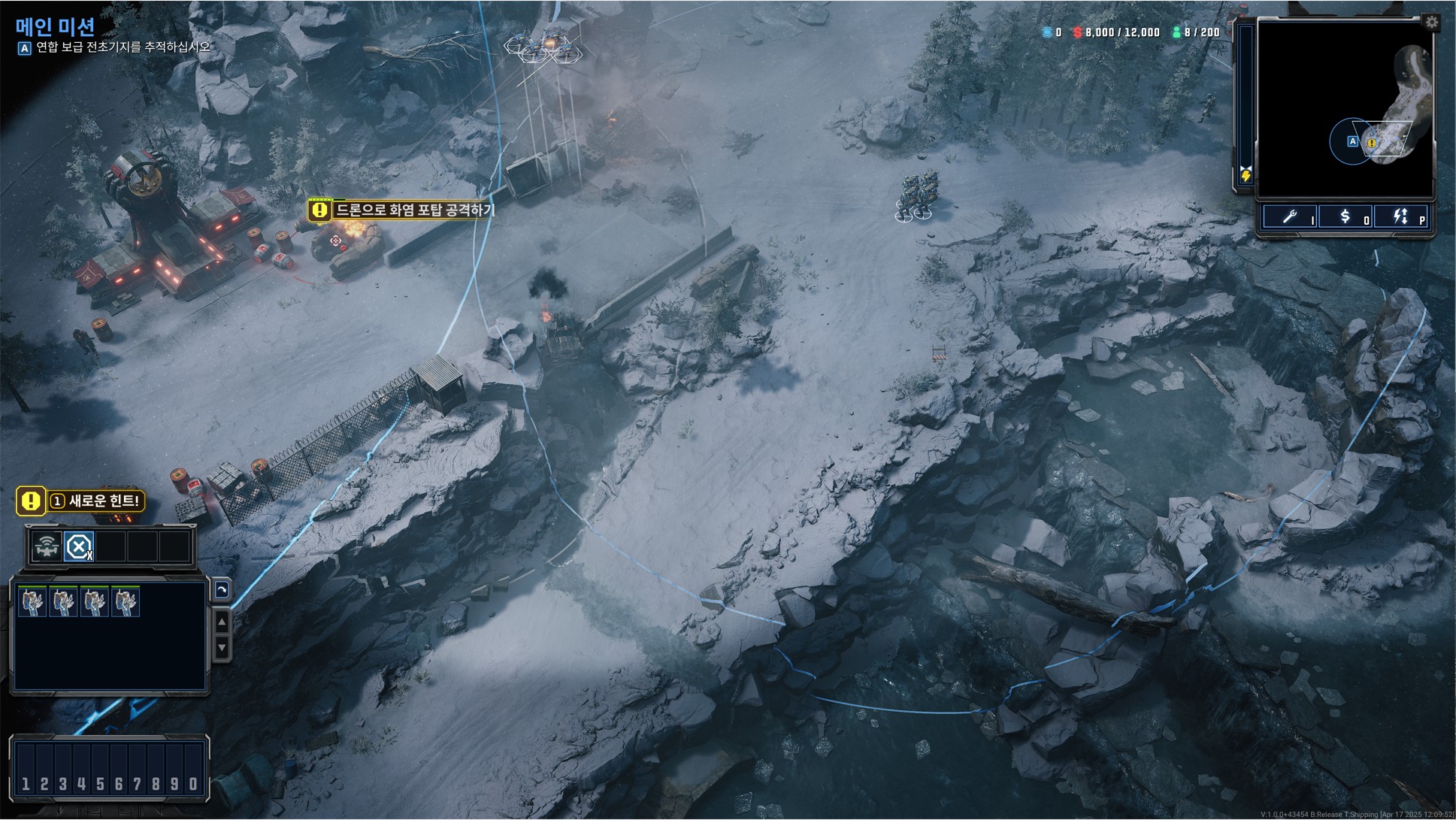Activate the wrench repair mode button
This screenshot has height=820, width=1456.
point(1290,217)
